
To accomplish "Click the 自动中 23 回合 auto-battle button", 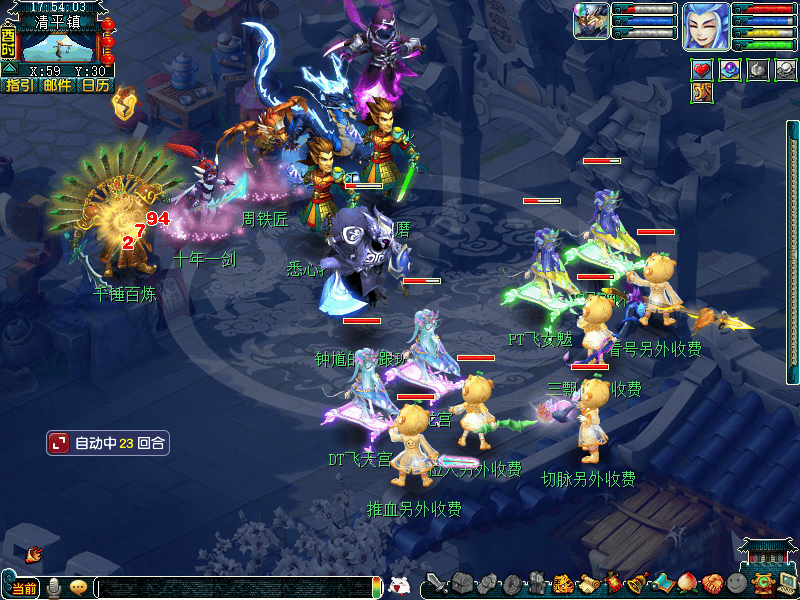I will pyautogui.click(x=108, y=442).
